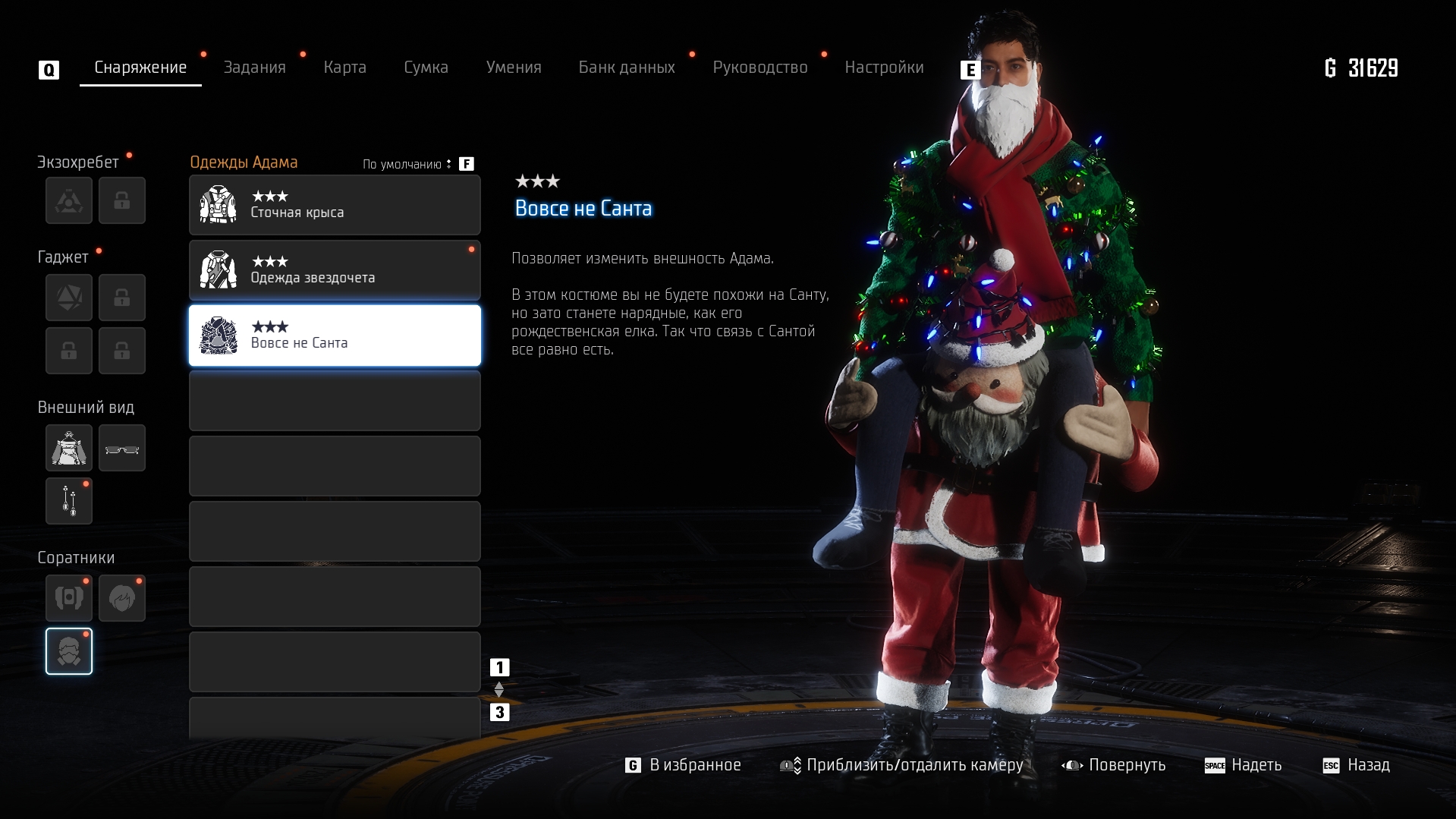1456x819 pixels.
Task: Select the Снаряжение tab
Action: coord(140,68)
